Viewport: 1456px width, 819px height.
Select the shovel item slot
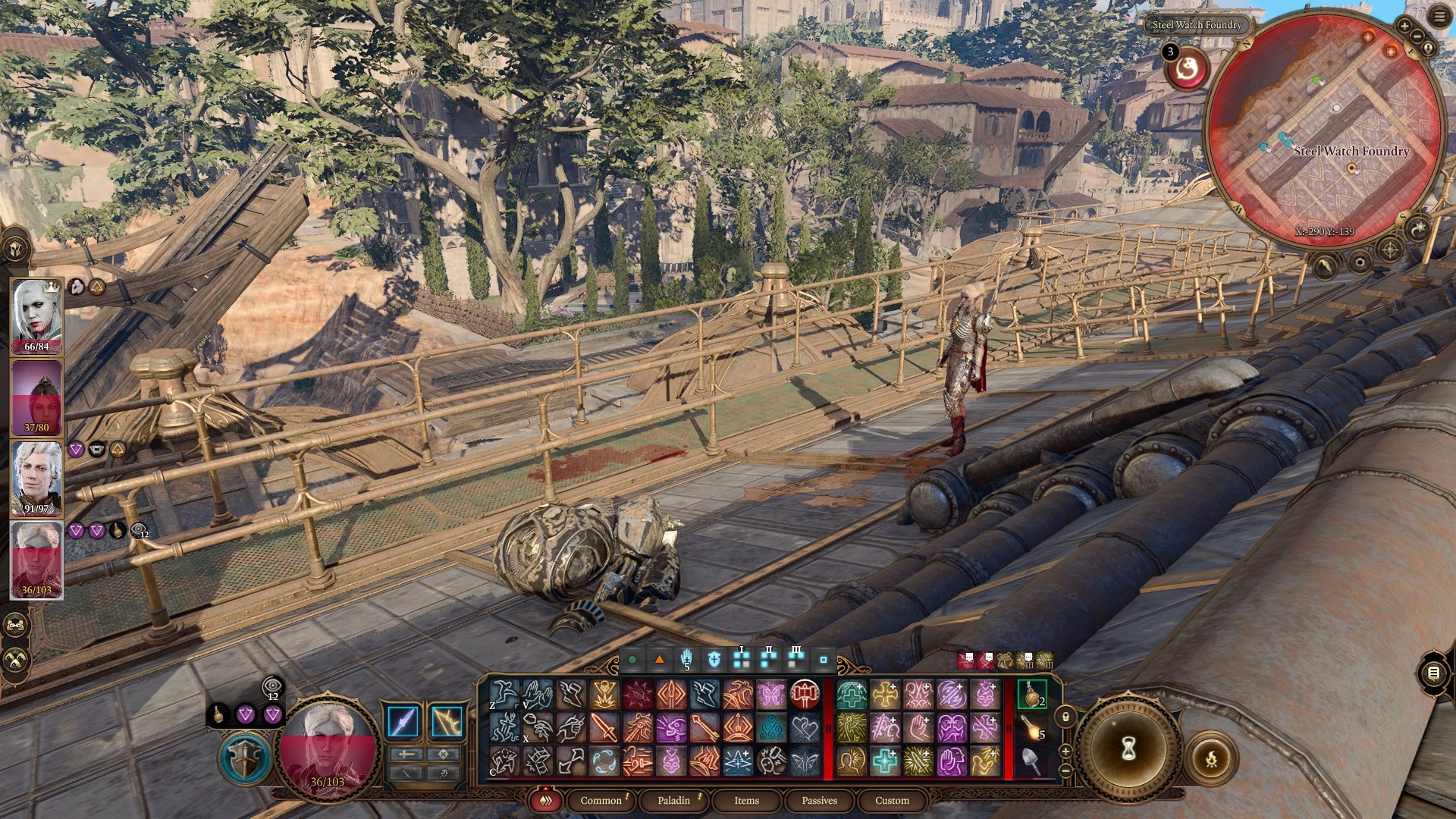[x=1031, y=761]
